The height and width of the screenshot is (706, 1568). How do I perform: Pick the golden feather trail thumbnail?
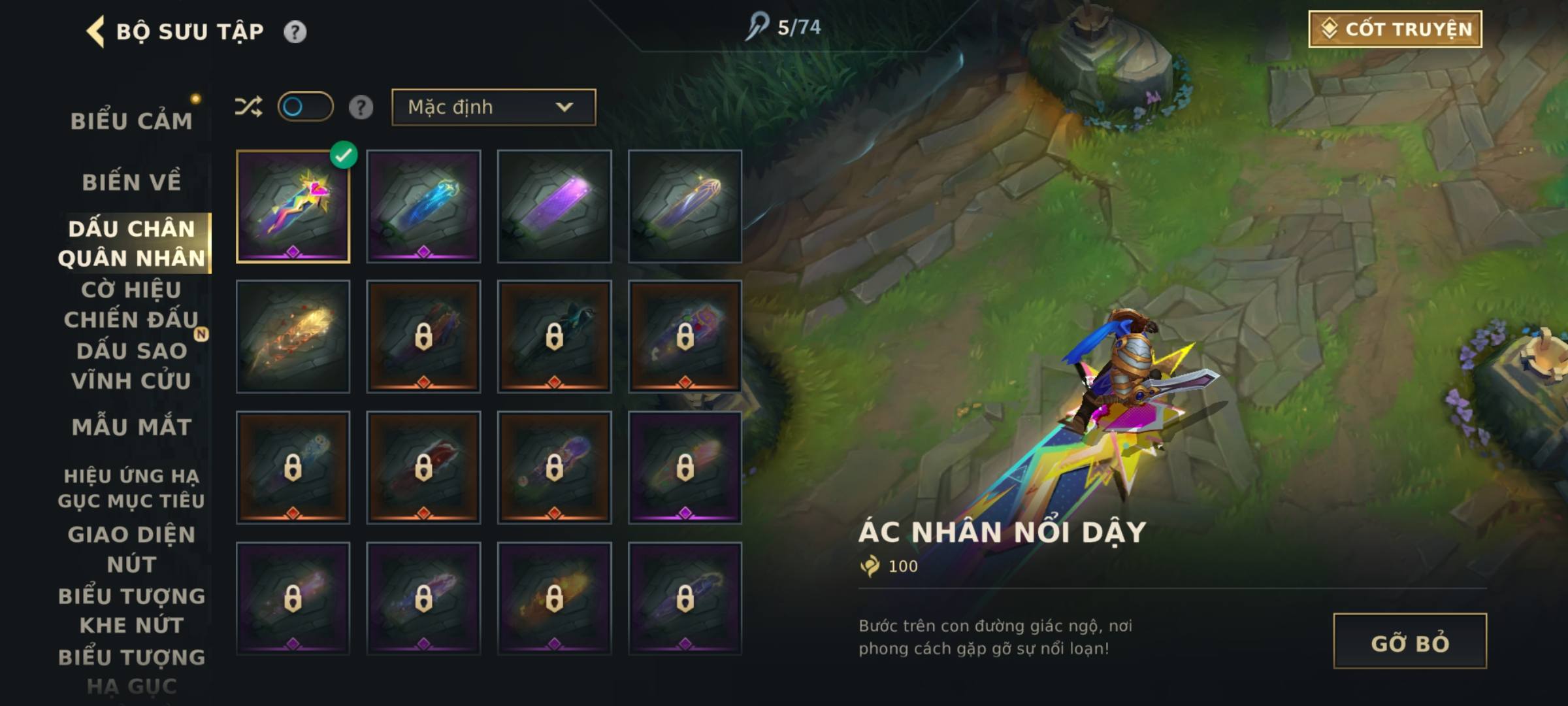293,337
